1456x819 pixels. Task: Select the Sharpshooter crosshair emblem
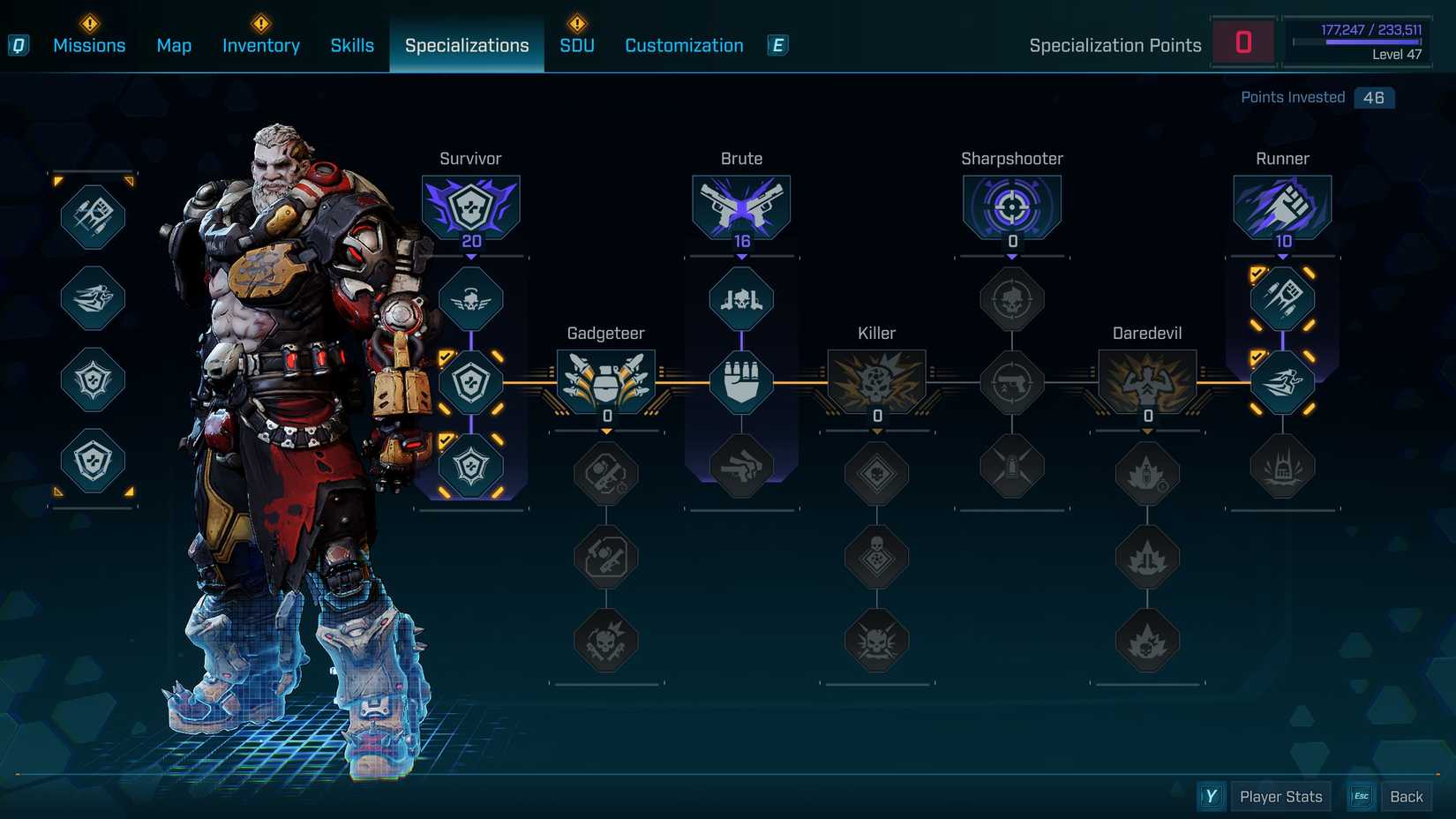click(1012, 206)
